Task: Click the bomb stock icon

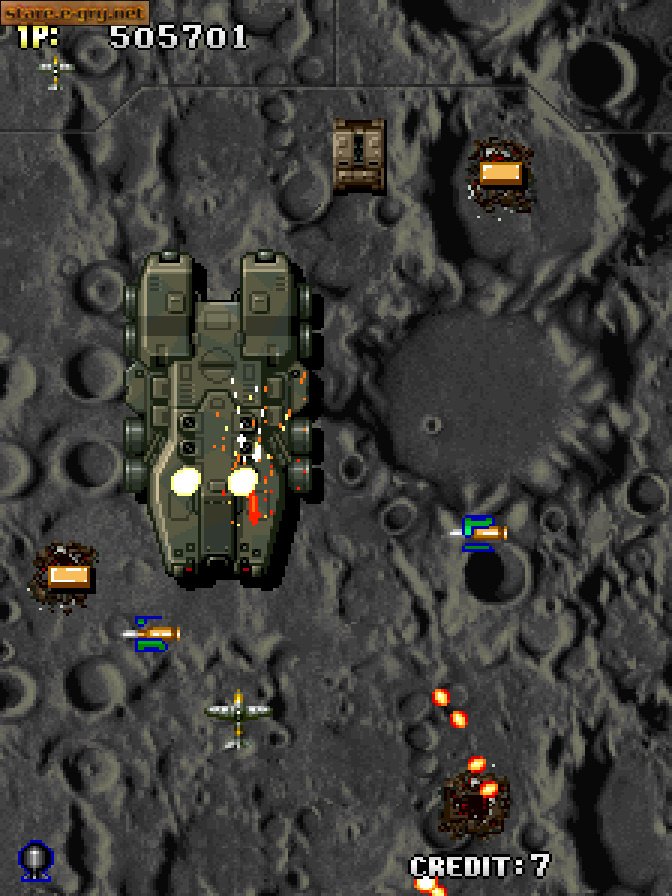Action: [x=36, y=861]
